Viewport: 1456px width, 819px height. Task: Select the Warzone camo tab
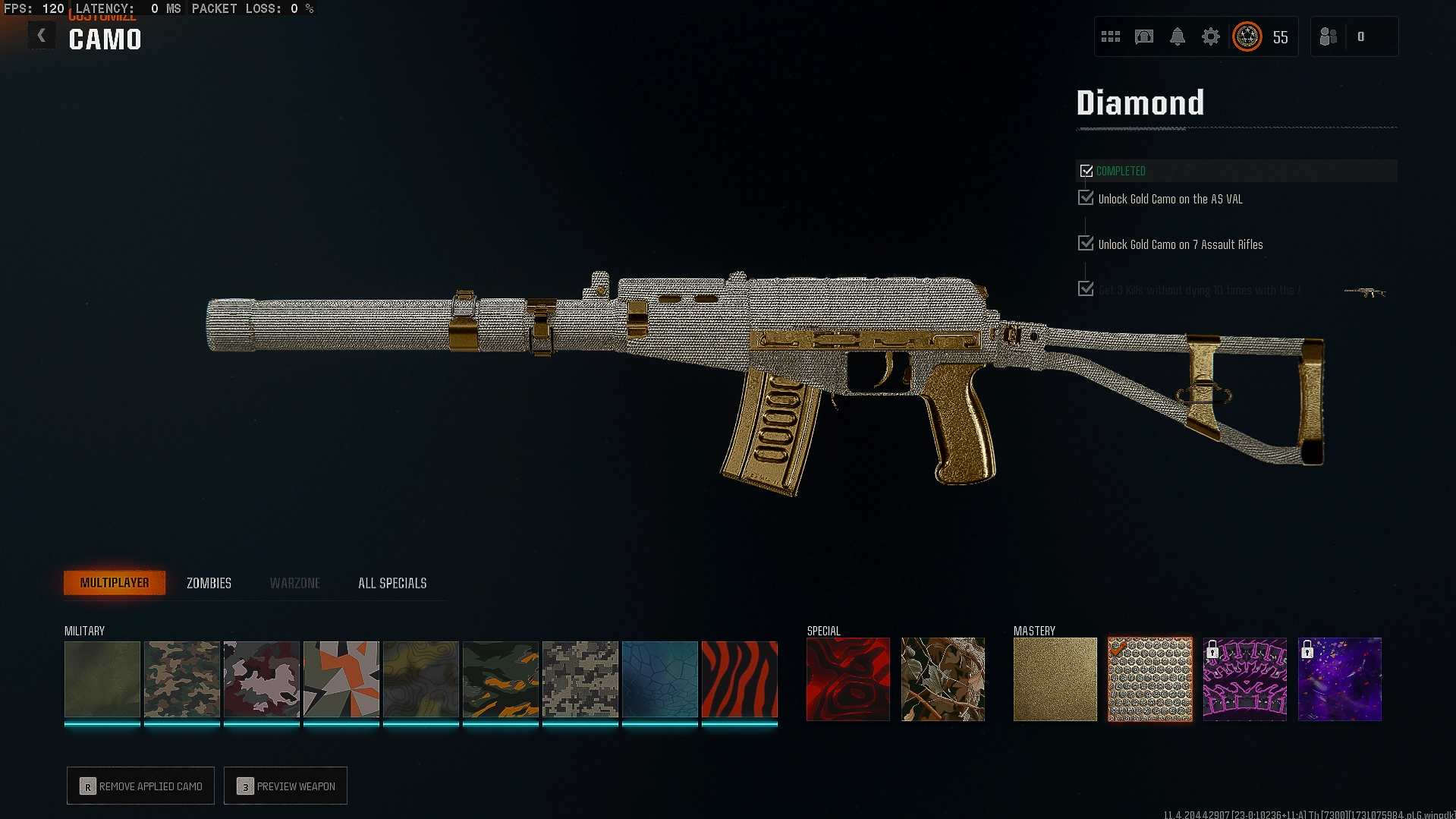[294, 583]
